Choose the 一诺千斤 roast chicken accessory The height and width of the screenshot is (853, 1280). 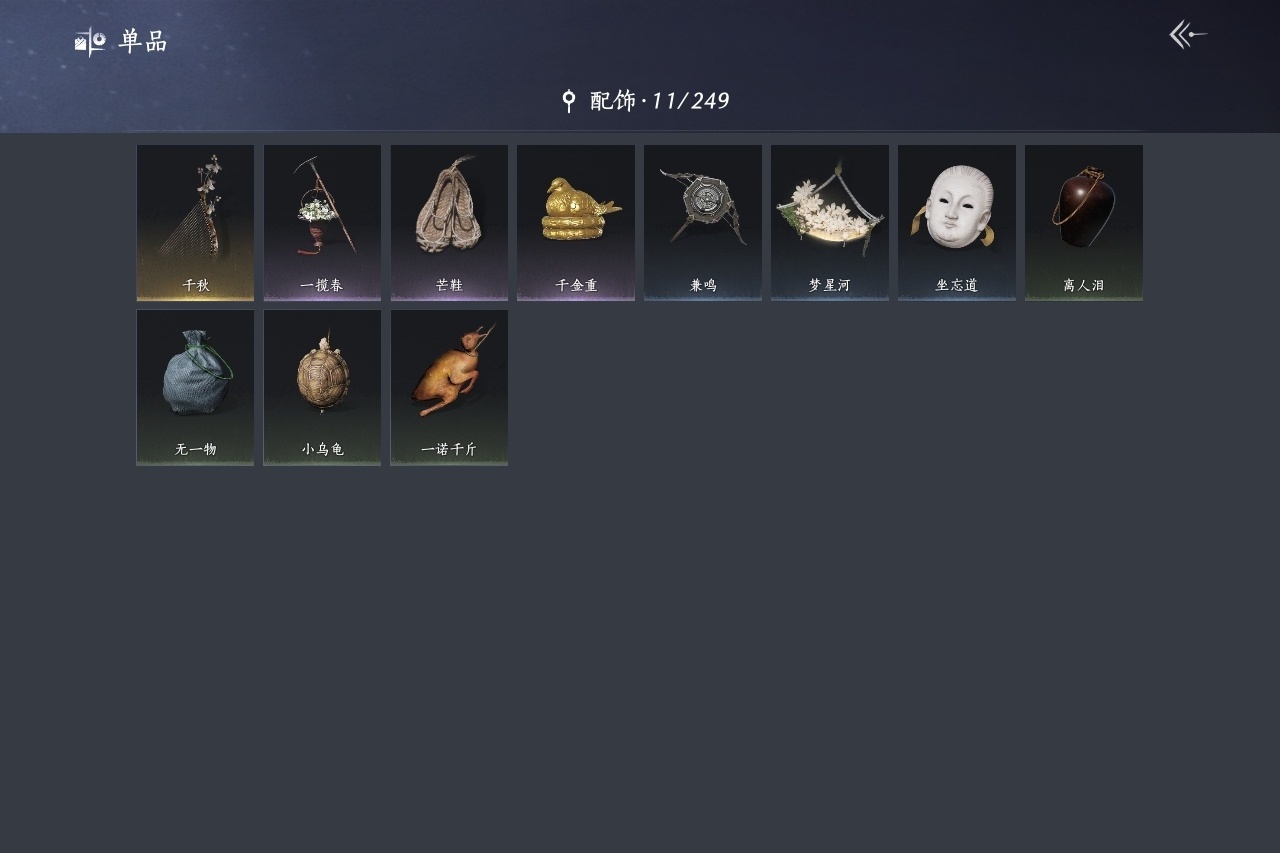pos(449,387)
